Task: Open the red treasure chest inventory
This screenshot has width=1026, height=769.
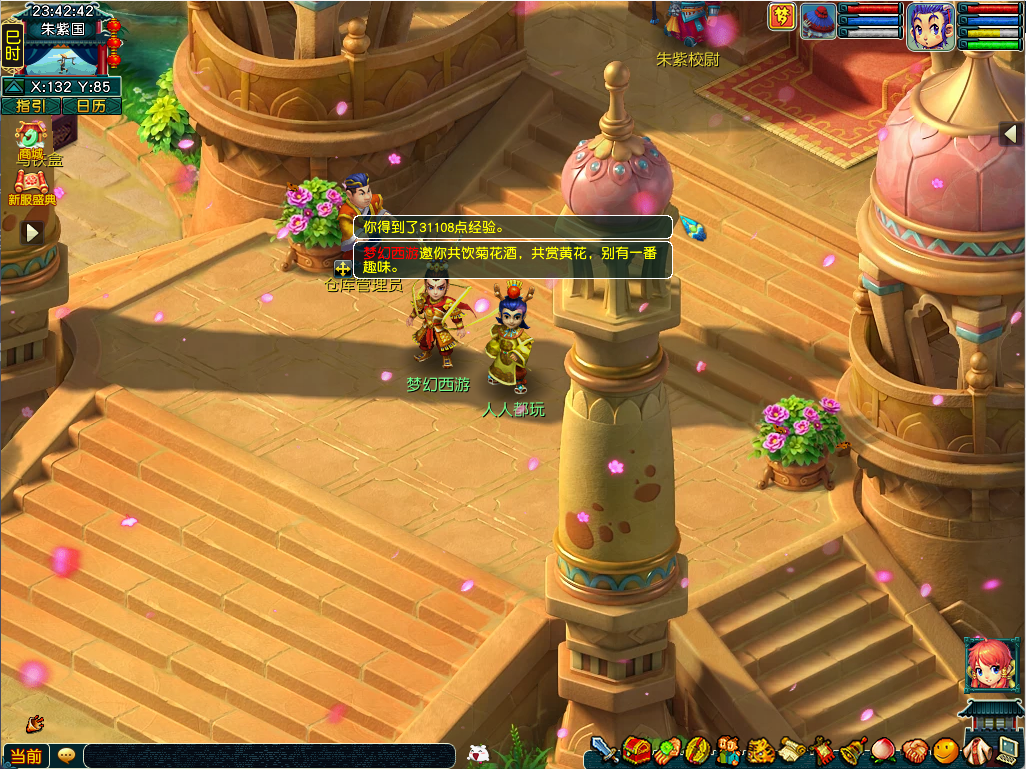Action: point(635,749)
